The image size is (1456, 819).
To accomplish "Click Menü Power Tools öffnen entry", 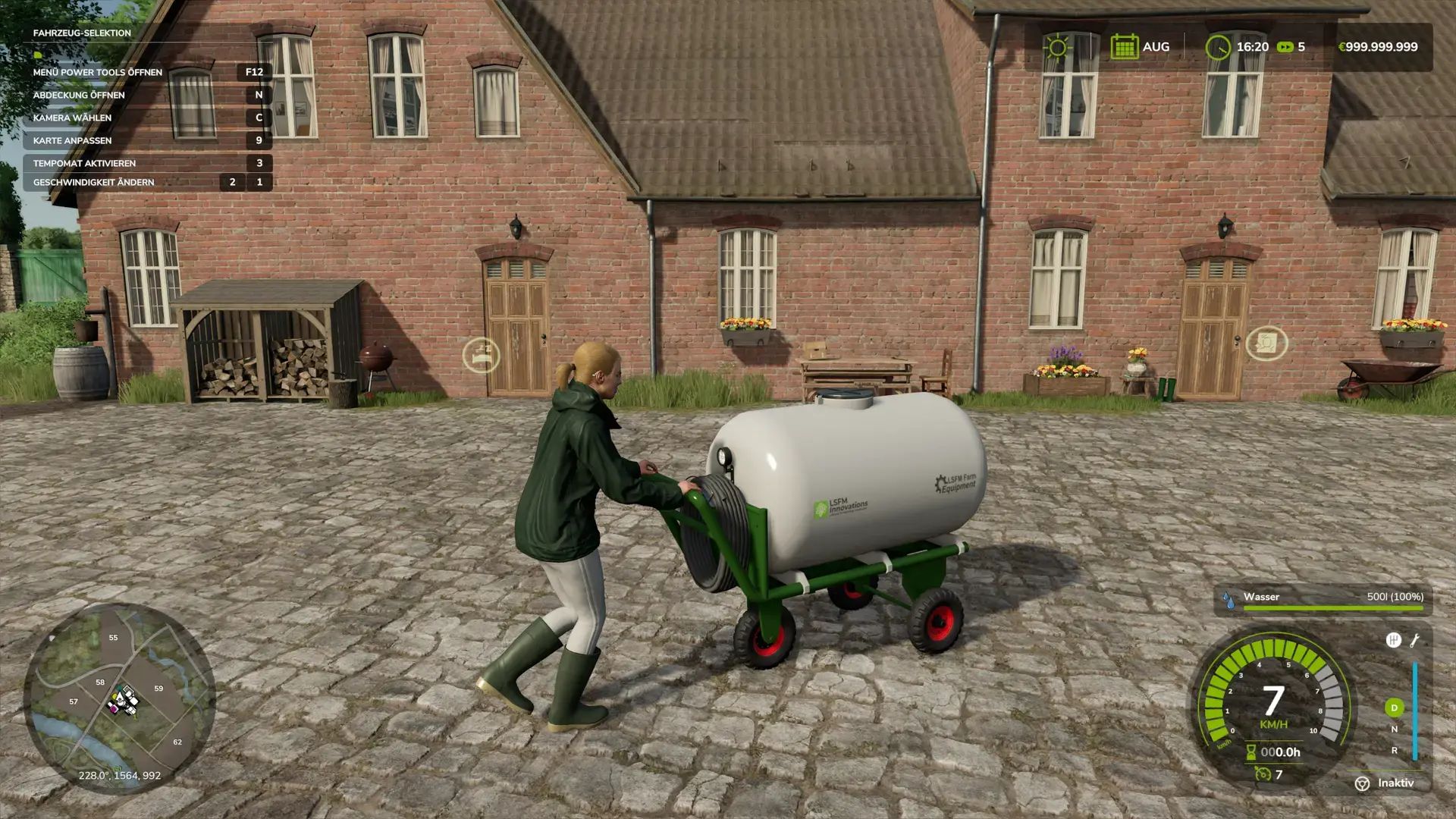I will [x=96, y=72].
